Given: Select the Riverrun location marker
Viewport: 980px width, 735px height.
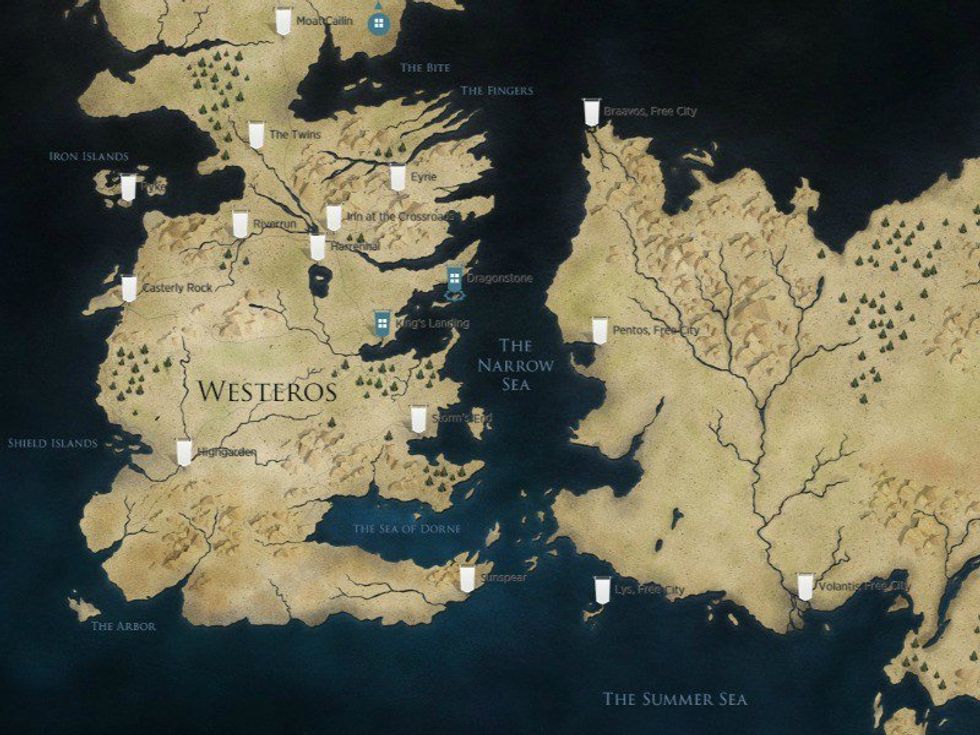Looking at the screenshot, I should (x=240, y=224).
